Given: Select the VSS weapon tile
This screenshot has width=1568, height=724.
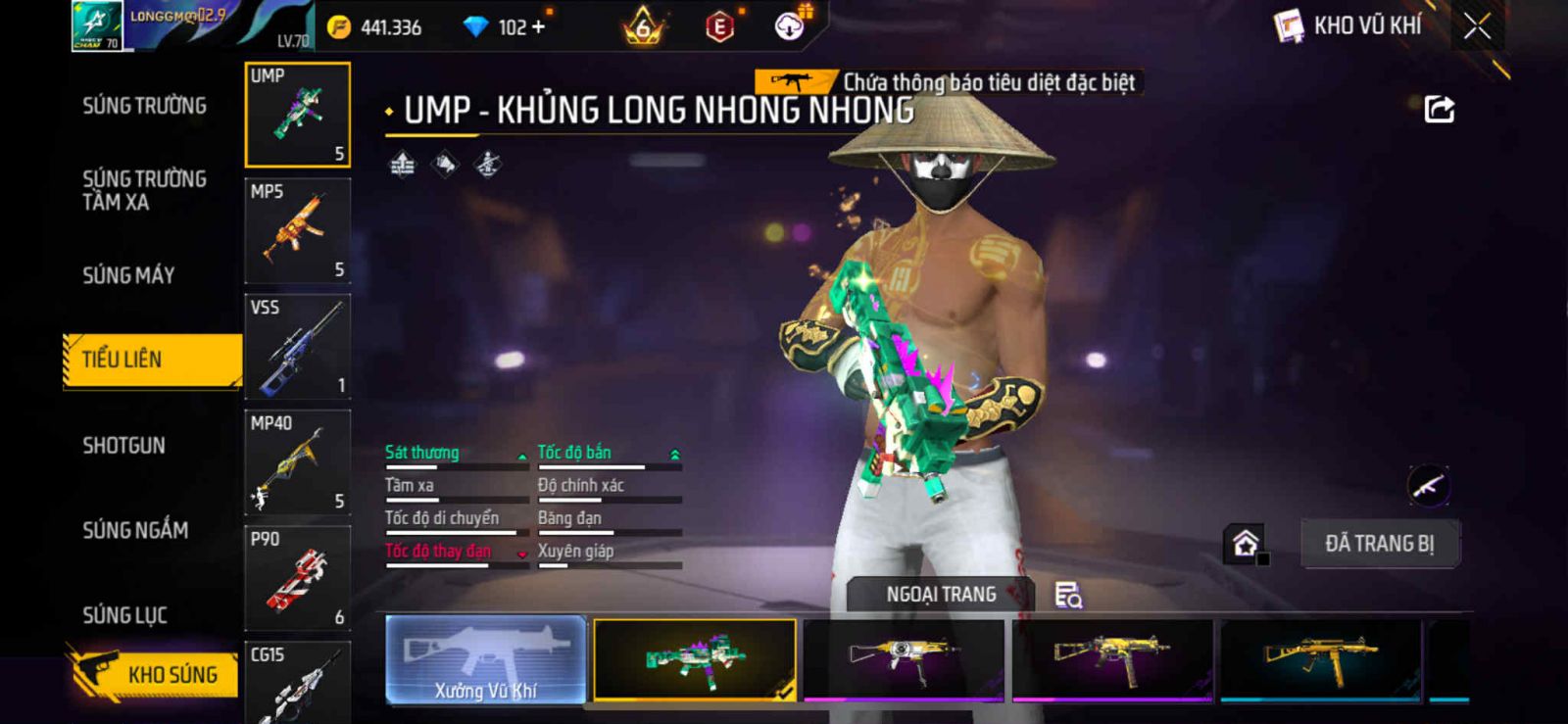Looking at the screenshot, I should pyautogui.click(x=297, y=347).
